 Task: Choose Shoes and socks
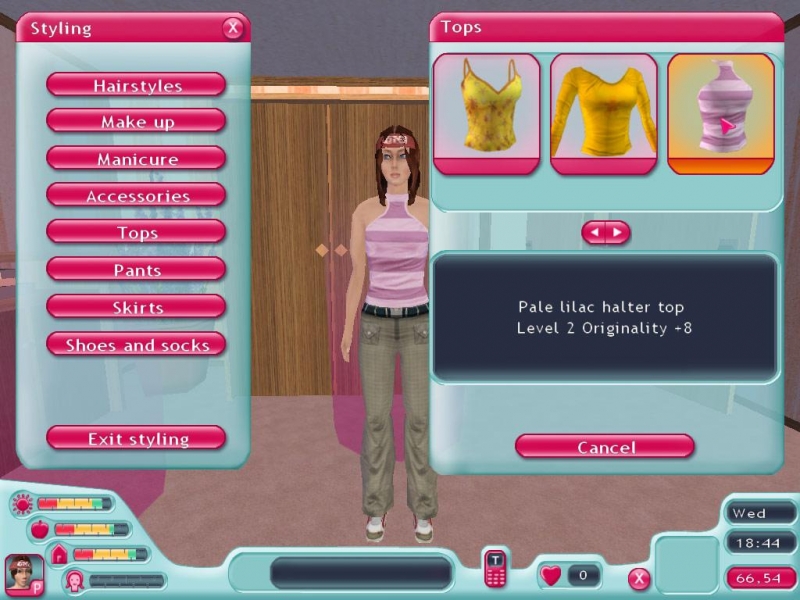(136, 345)
